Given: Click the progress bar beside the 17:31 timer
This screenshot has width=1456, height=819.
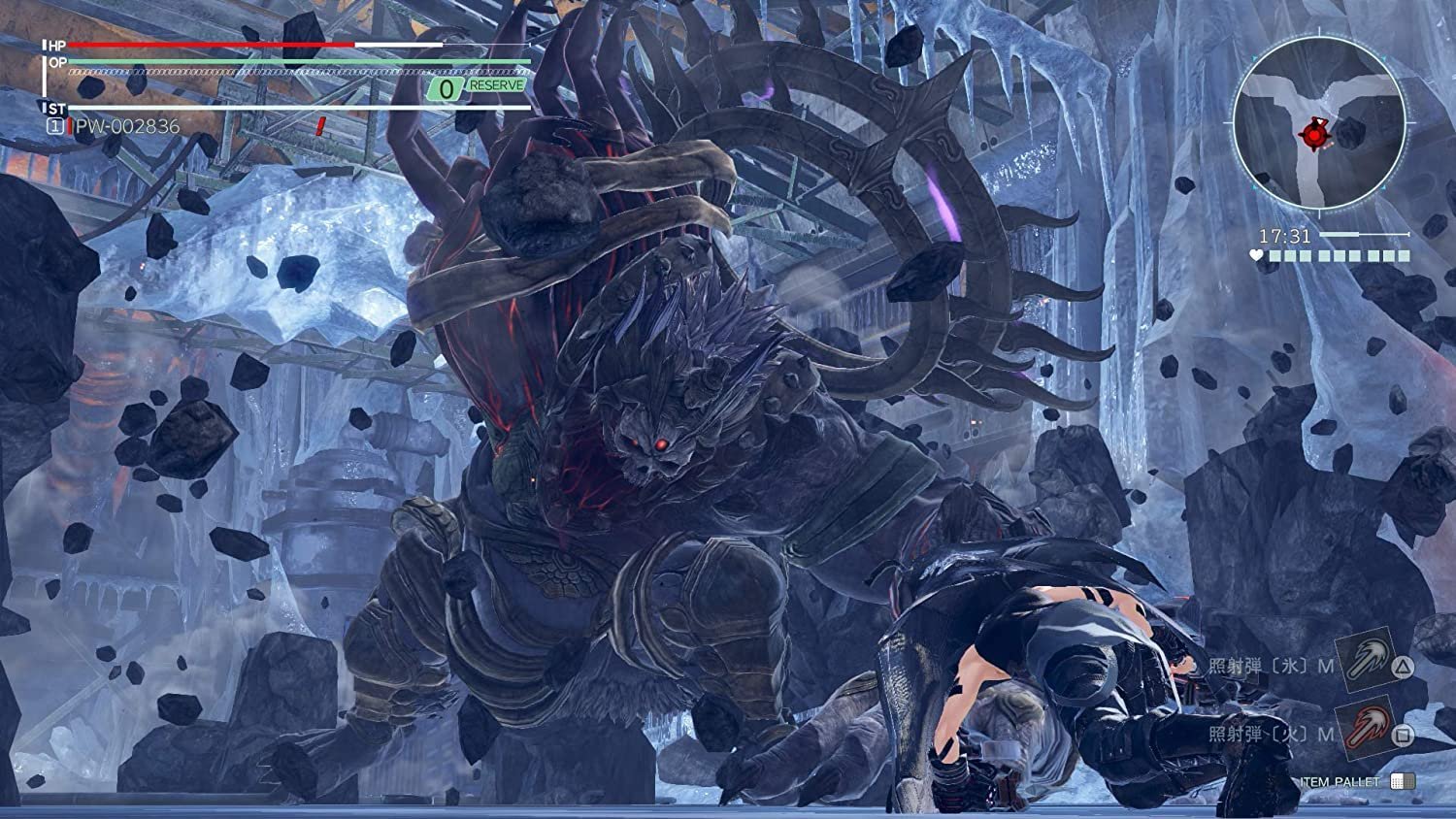Looking at the screenshot, I should (1363, 233).
